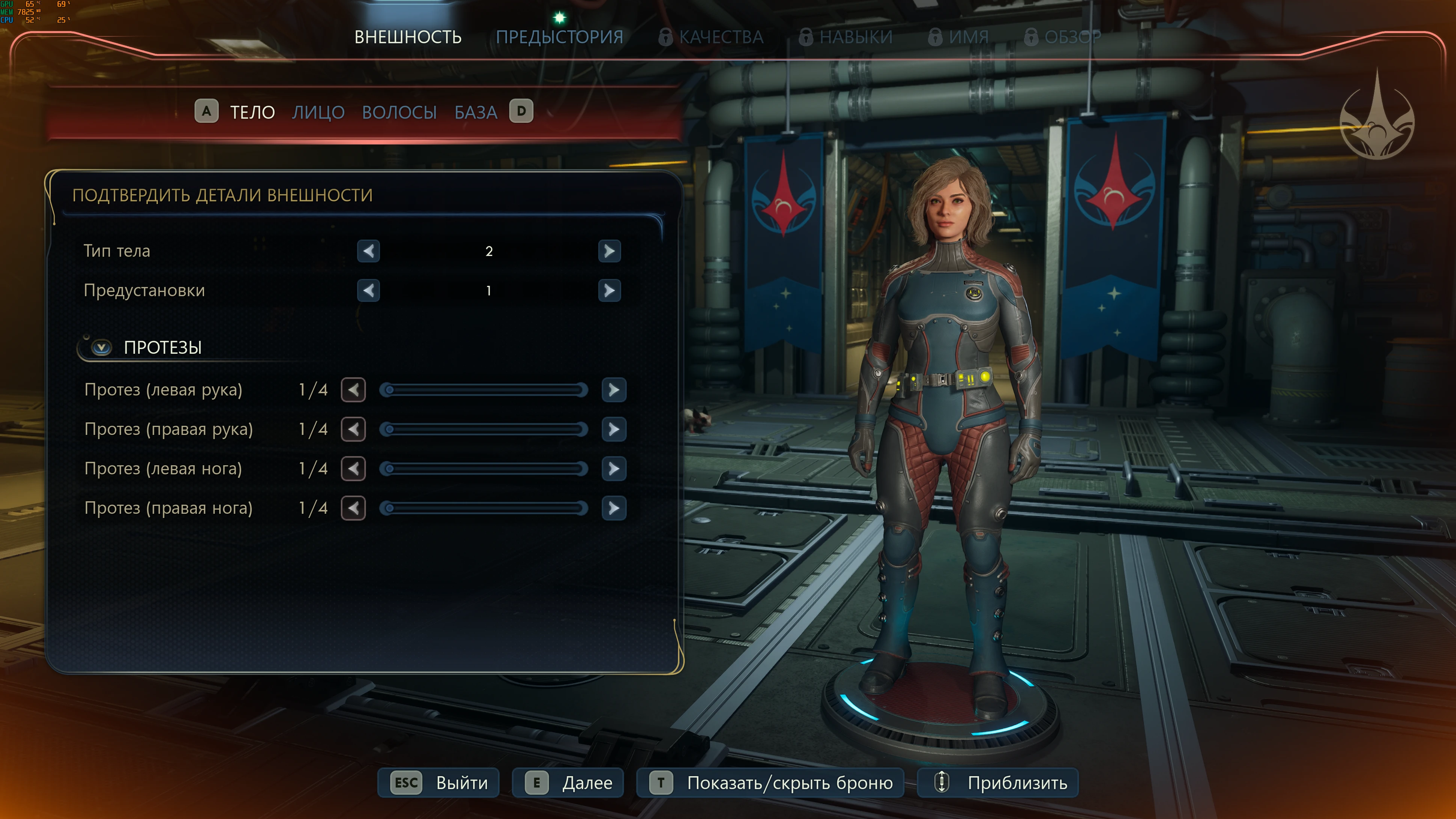
Task: Open the Лицо appearance section
Action: click(x=318, y=113)
